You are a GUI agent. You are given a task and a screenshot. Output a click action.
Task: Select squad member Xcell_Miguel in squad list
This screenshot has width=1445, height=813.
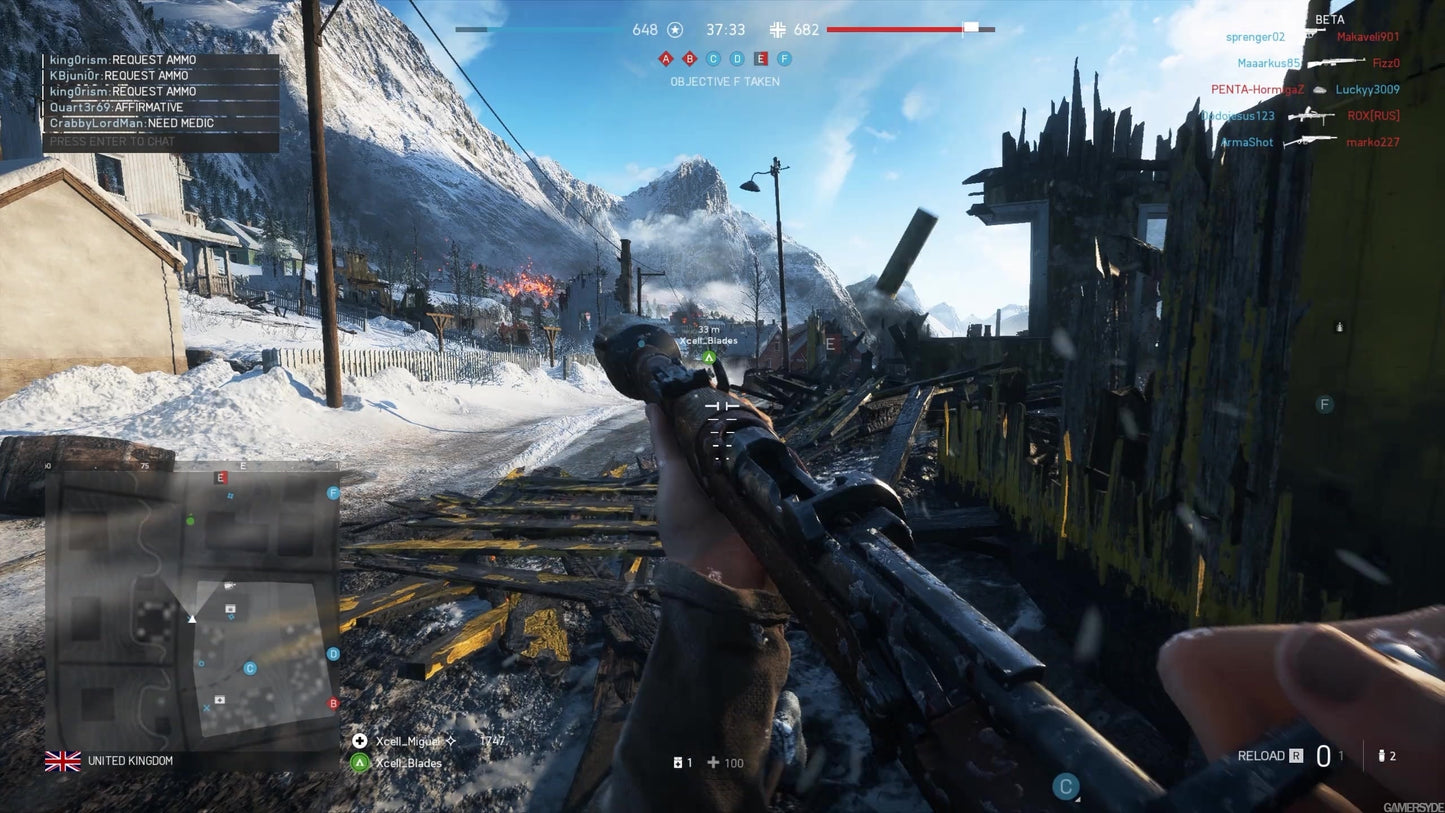pos(407,741)
